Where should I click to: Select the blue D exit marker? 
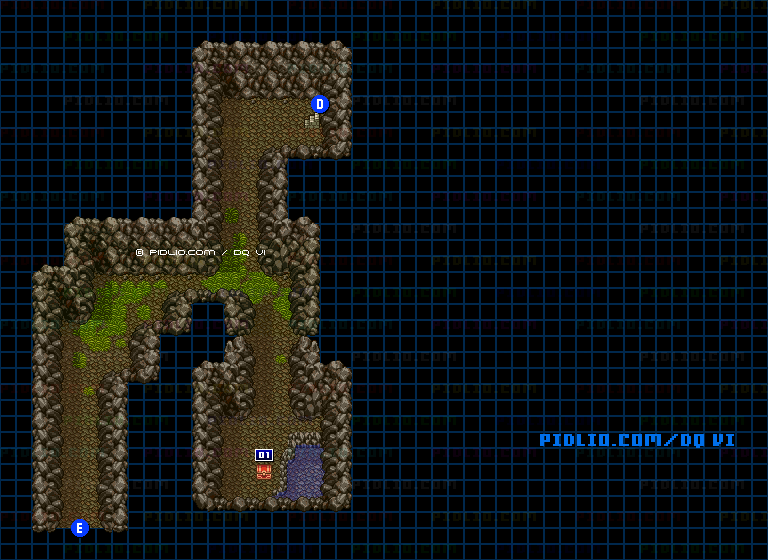pyautogui.click(x=320, y=104)
